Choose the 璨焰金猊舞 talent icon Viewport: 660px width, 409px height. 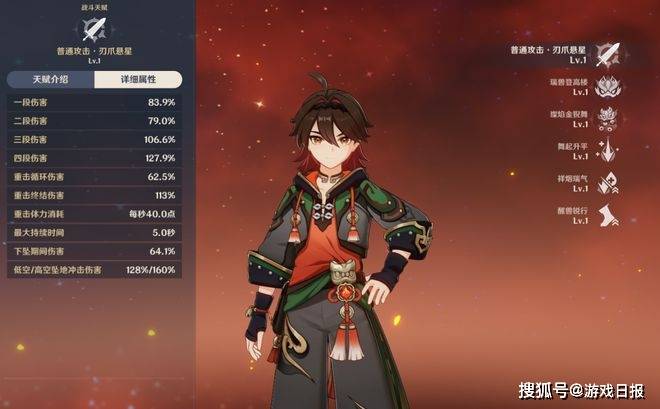606,117
